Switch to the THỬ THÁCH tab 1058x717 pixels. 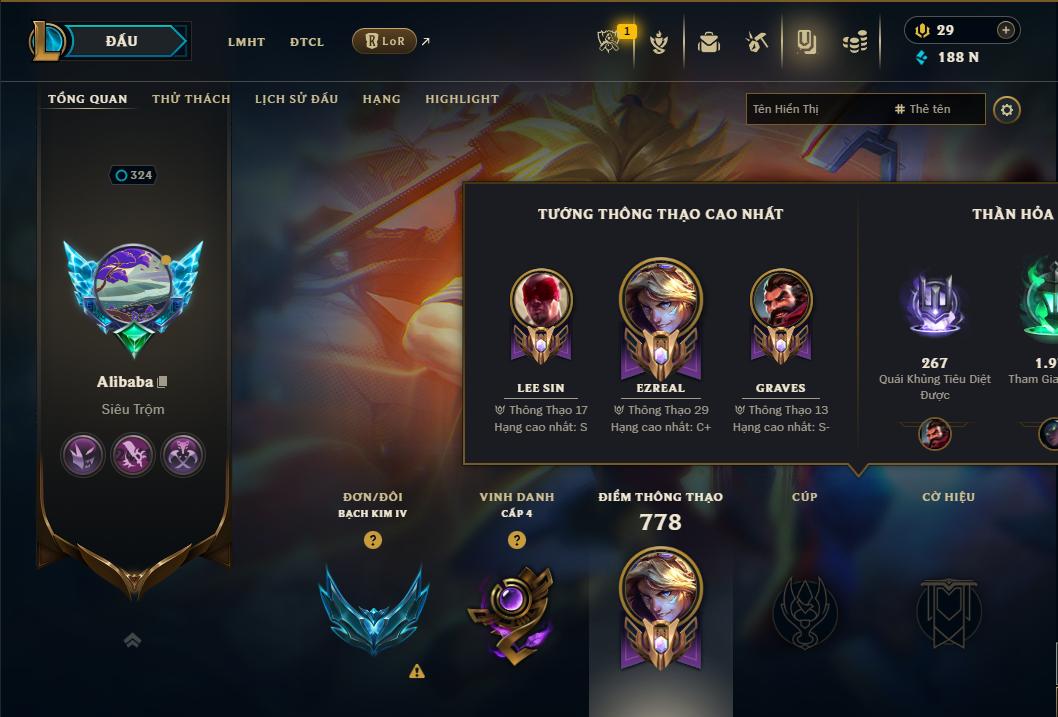pyautogui.click(x=191, y=99)
